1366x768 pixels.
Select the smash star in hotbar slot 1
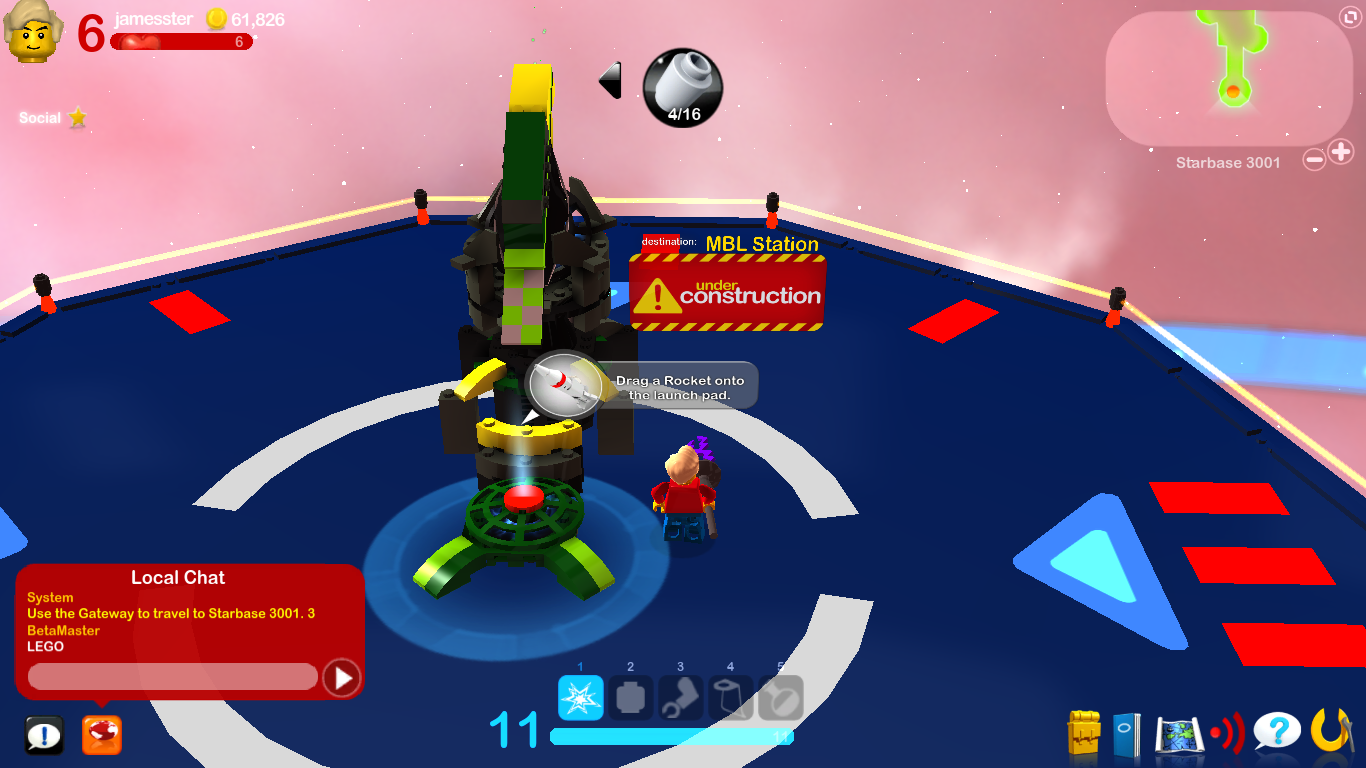coord(580,699)
